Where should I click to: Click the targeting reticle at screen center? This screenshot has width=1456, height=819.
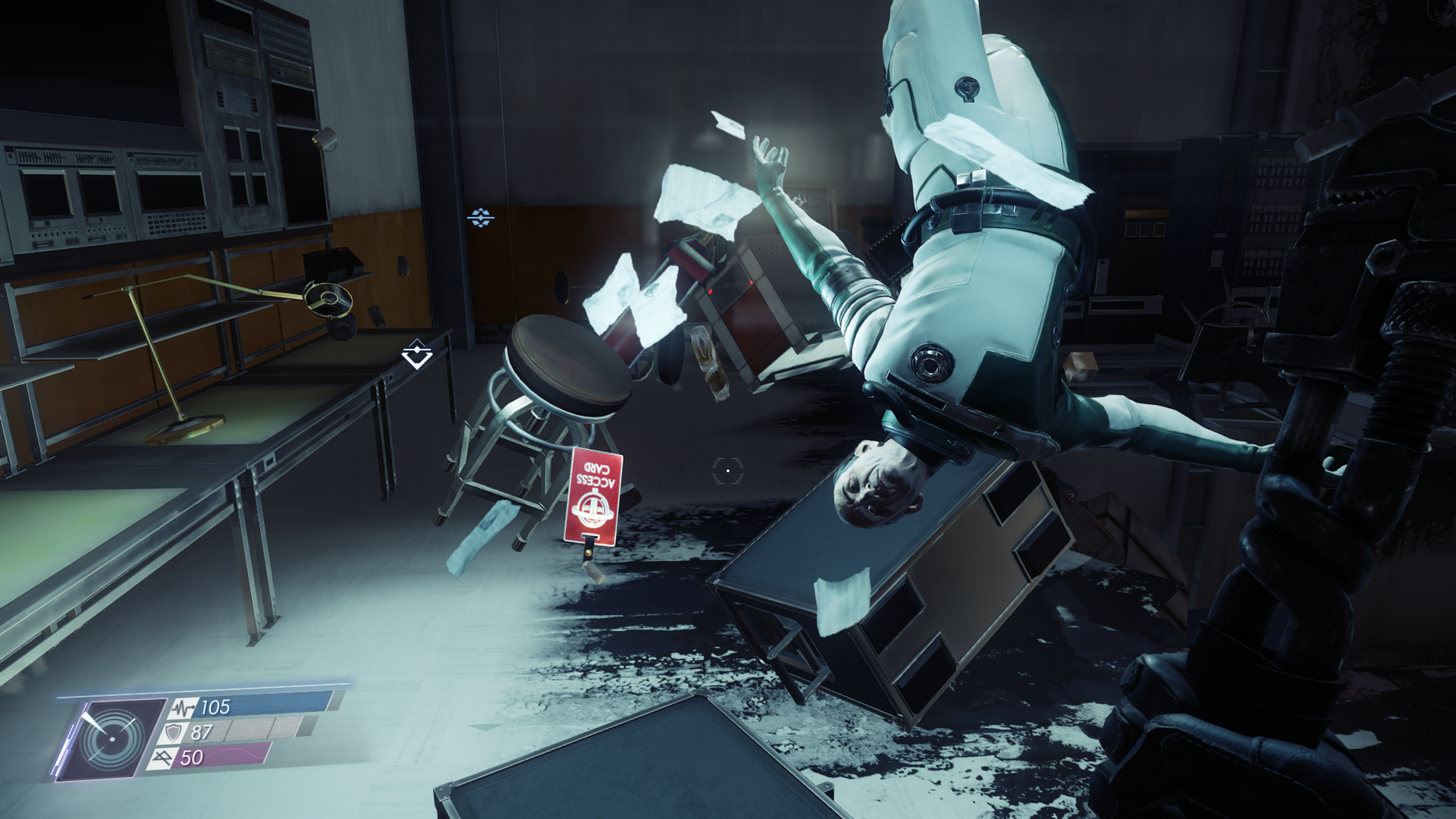[727, 472]
